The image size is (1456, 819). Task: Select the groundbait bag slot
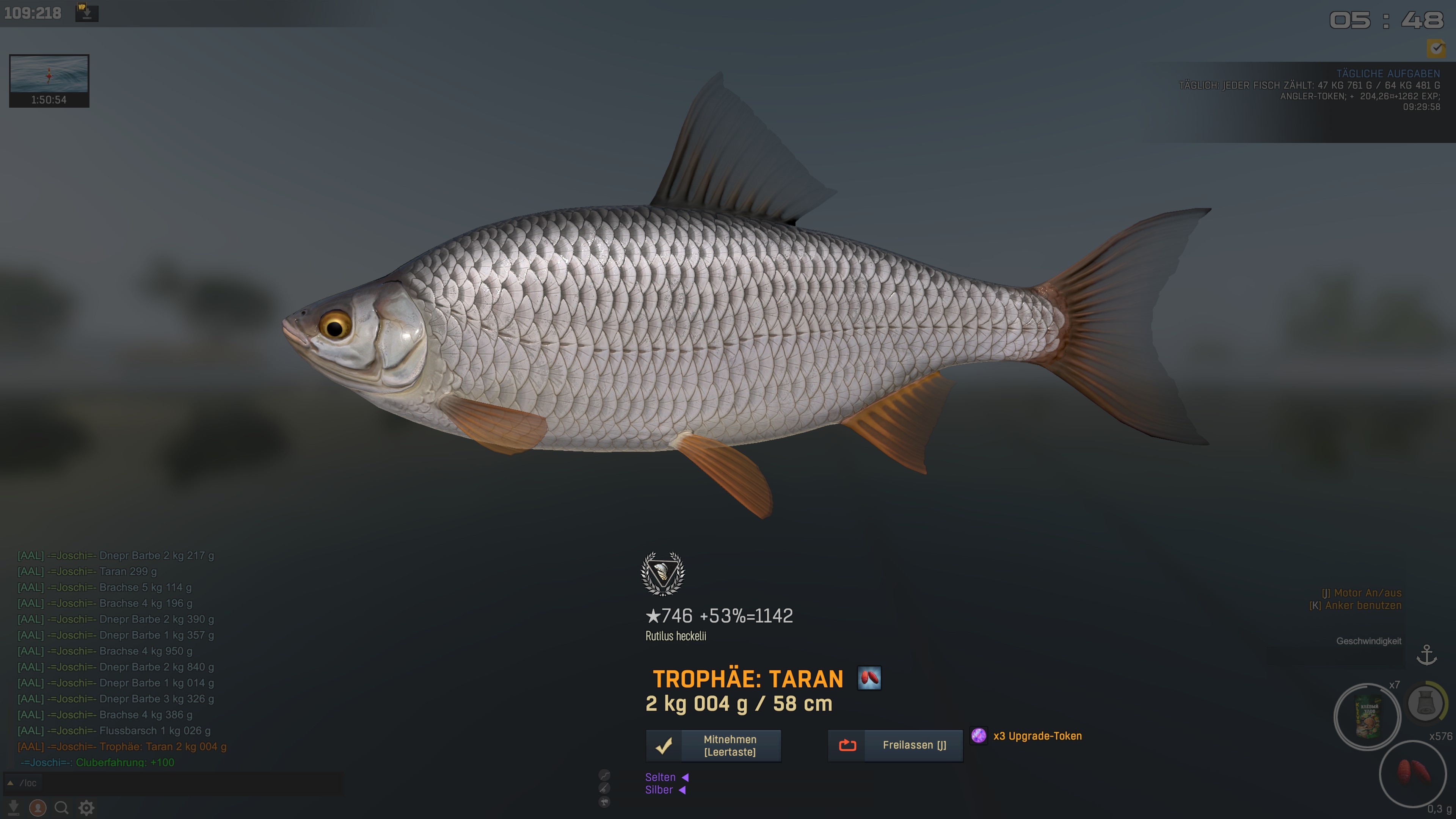coord(1367,717)
